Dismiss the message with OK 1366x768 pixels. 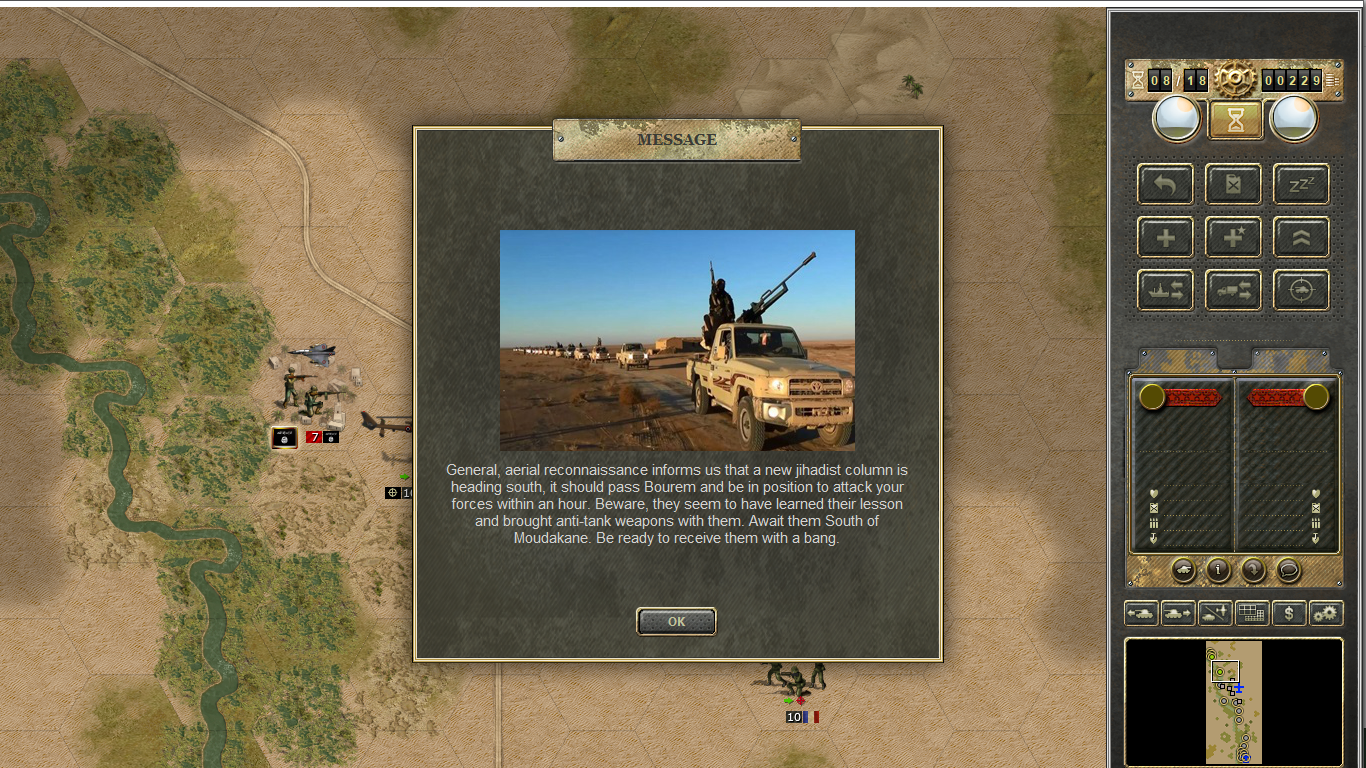pos(676,621)
